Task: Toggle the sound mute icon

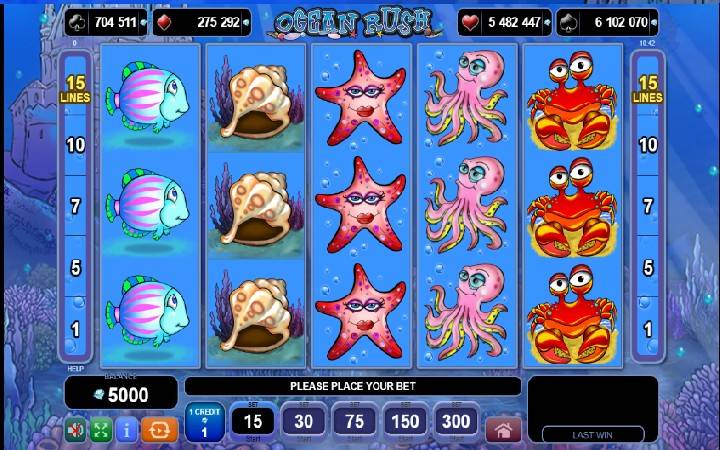Action: pyautogui.click(x=76, y=430)
